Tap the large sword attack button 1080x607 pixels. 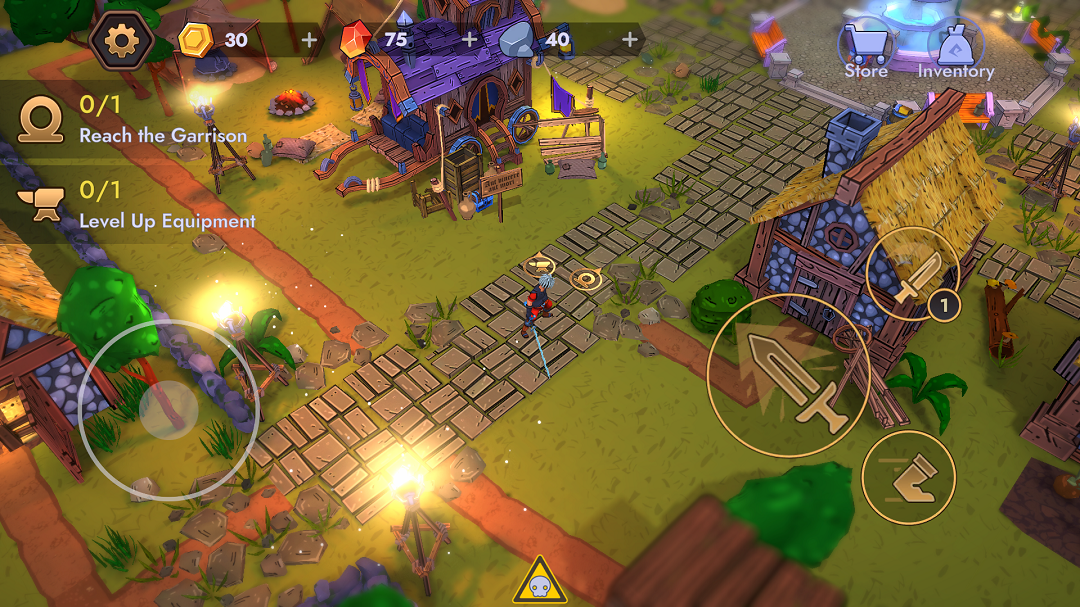tap(789, 375)
